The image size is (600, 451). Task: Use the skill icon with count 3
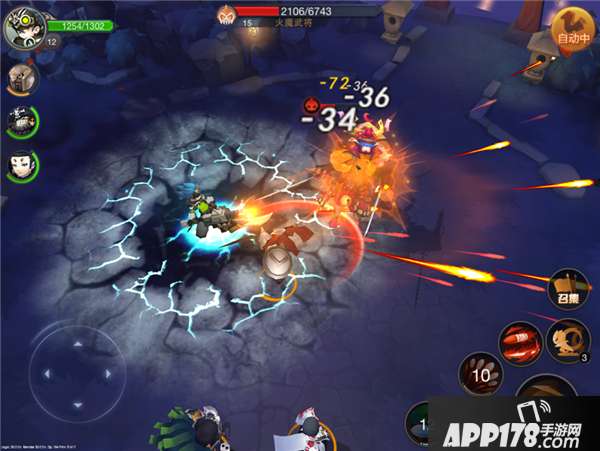568,342
